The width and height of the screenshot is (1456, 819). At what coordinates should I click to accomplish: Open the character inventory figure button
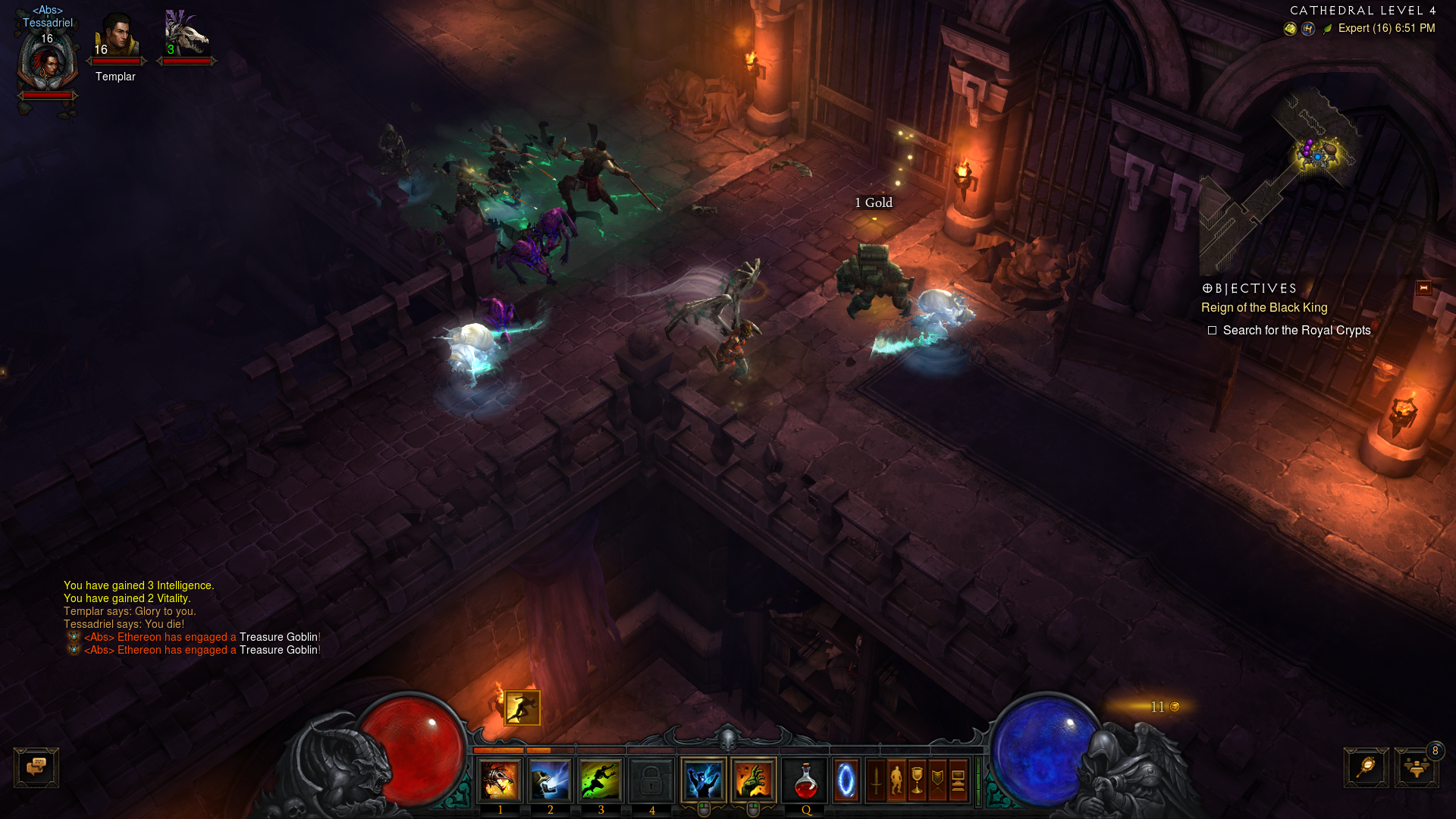pos(896,780)
